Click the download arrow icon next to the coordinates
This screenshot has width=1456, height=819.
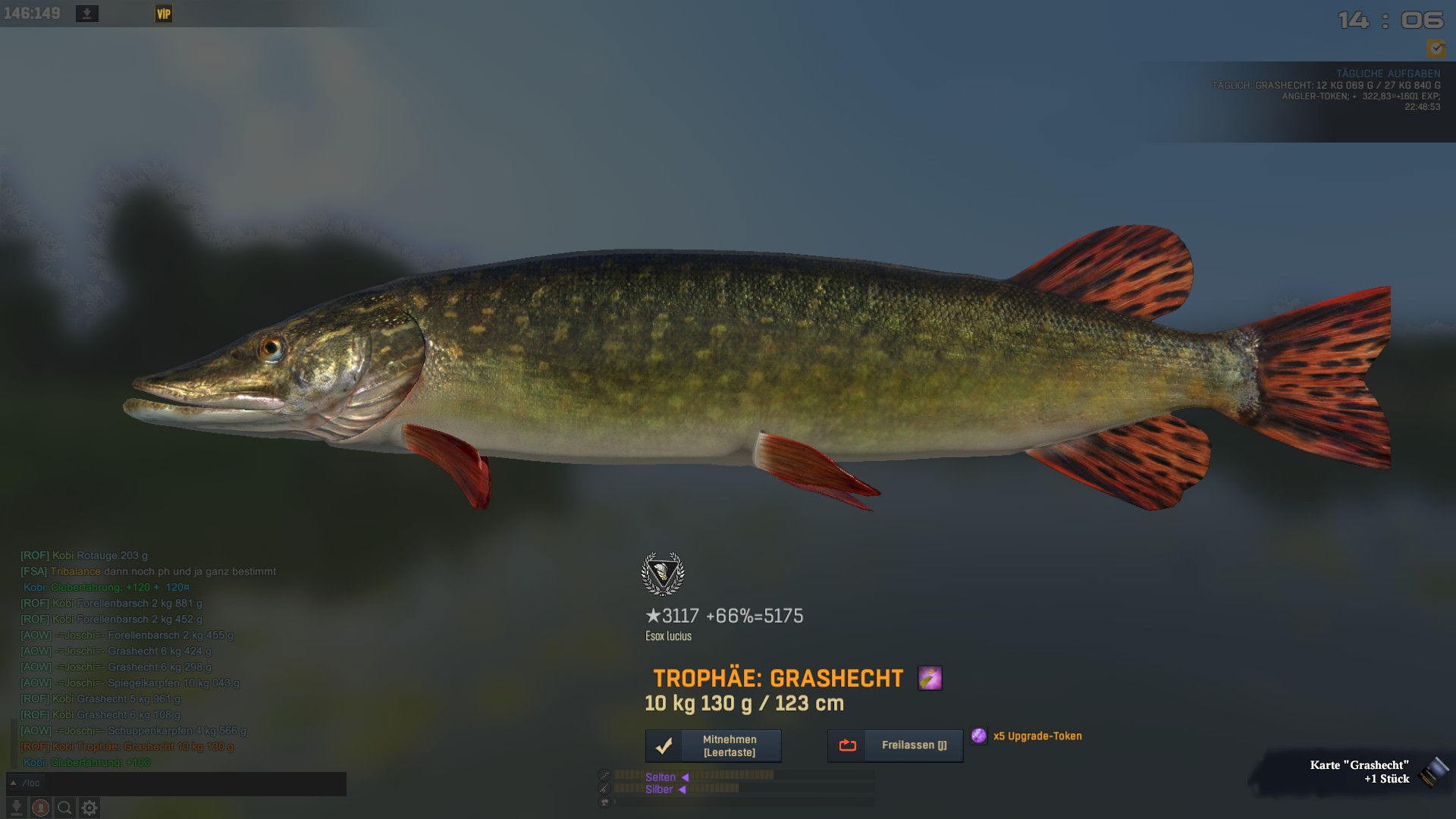click(87, 14)
